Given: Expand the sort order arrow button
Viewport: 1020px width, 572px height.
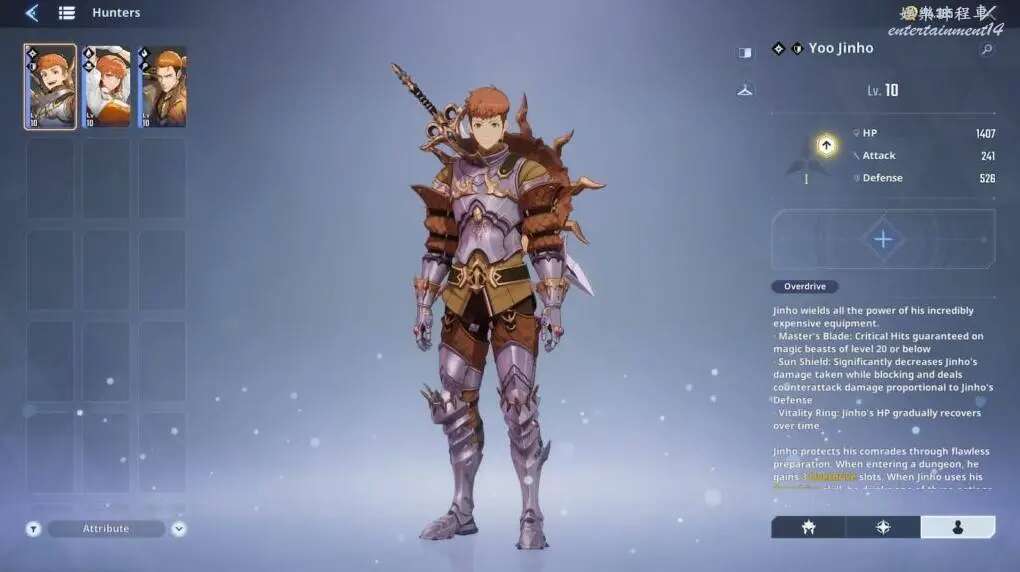Looking at the screenshot, I should [x=179, y=529].
